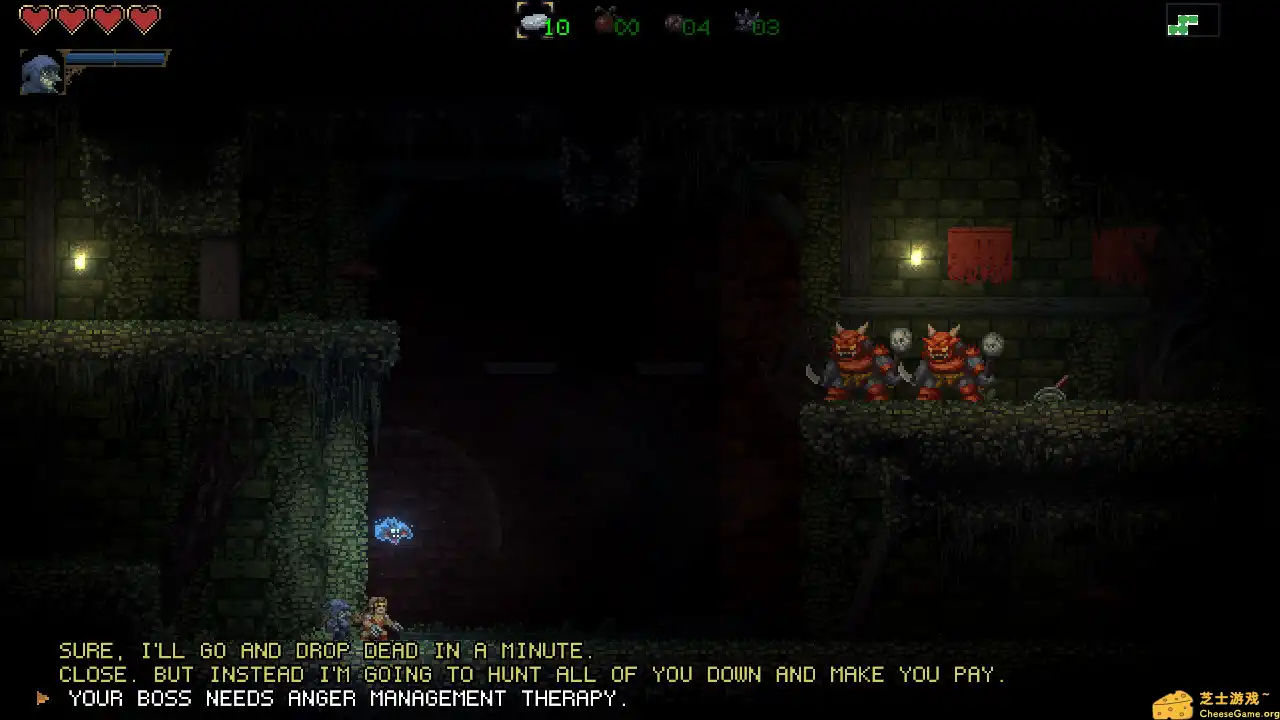Click the glowing blue bat sprite

coord(392,532)
